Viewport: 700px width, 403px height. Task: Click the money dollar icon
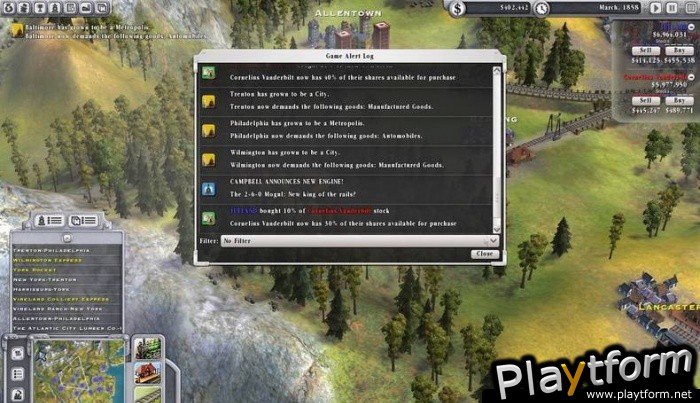click(x=458, y=8)
